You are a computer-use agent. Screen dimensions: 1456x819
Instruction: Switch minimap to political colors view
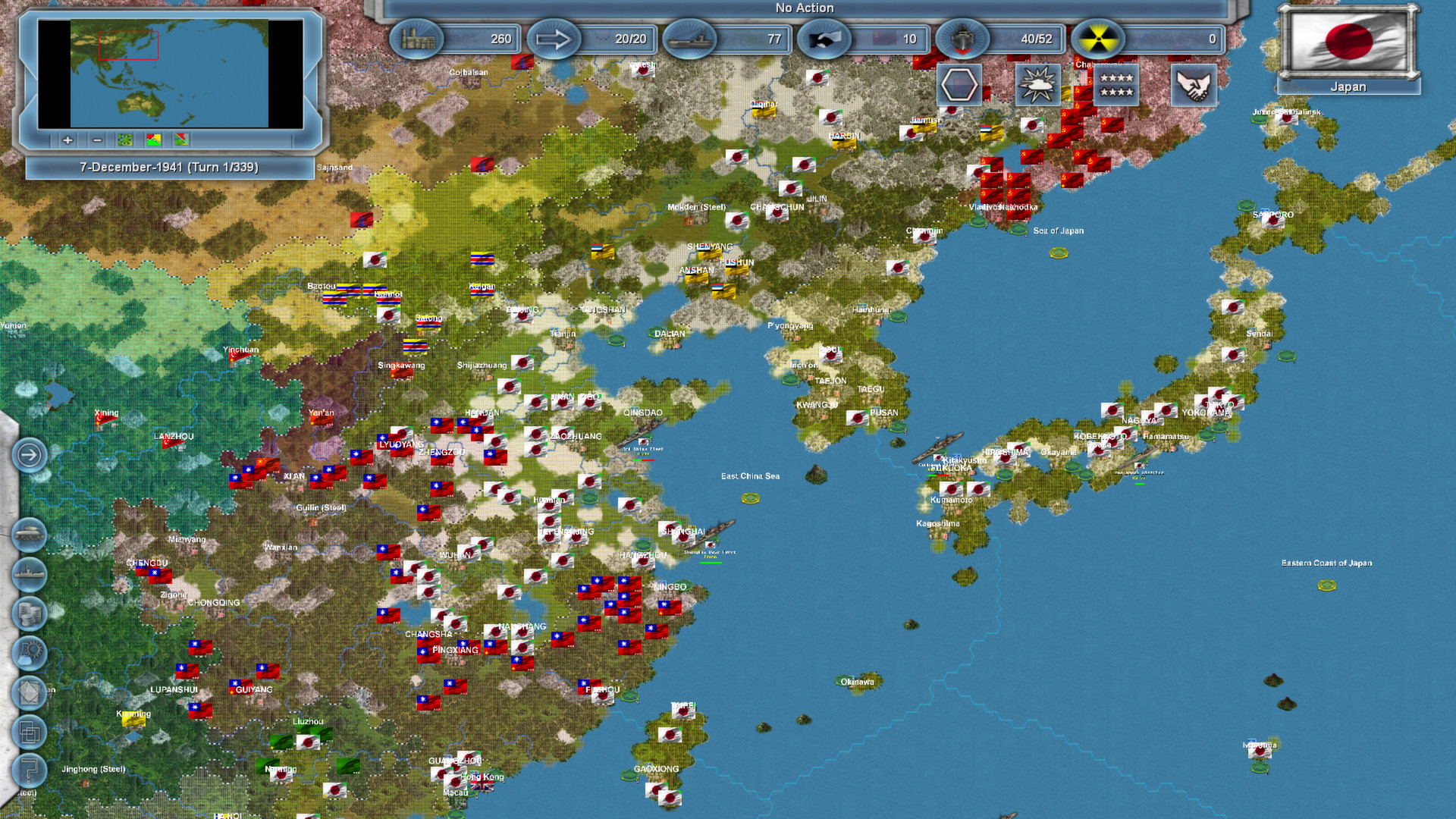point(154,140)
